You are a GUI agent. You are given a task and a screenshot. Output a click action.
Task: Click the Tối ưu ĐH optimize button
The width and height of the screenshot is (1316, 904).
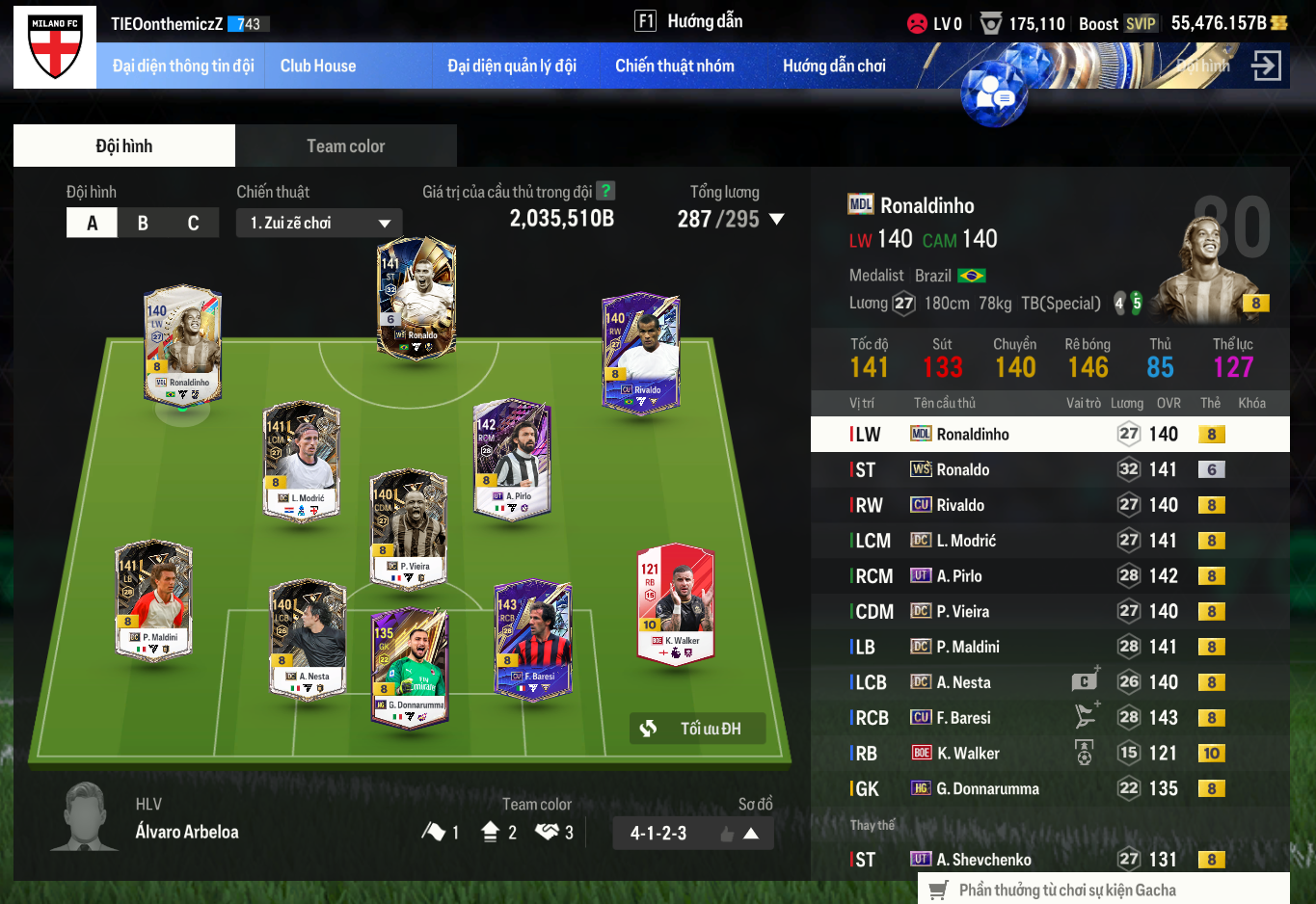coord(698,729)
